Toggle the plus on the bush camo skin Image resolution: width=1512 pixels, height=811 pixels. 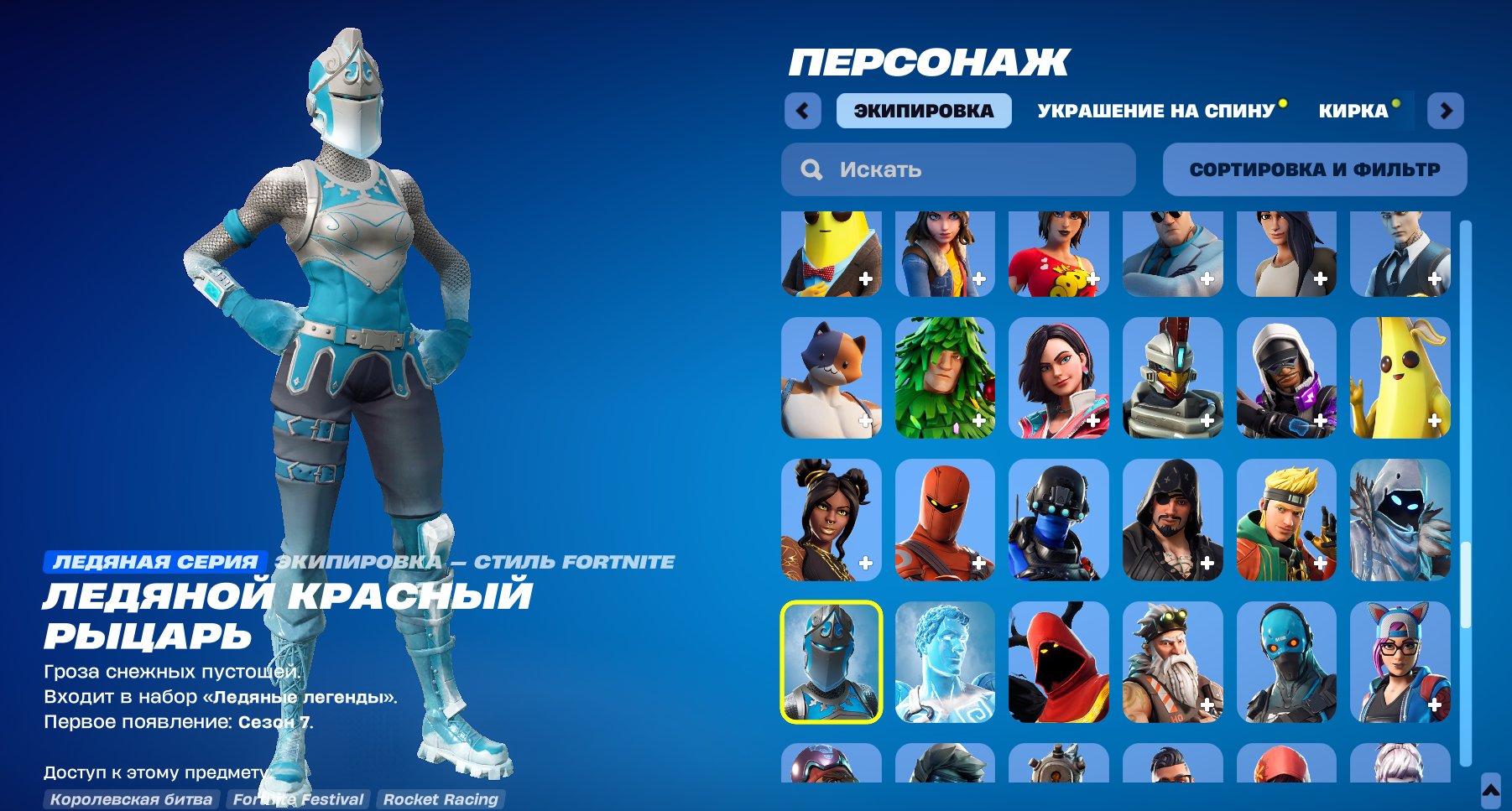click(978, 422)
